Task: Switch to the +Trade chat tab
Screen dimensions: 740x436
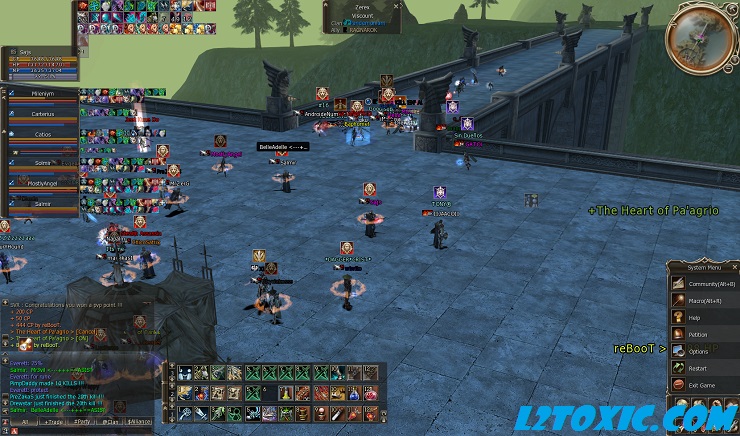Action: tap(51, 422)
